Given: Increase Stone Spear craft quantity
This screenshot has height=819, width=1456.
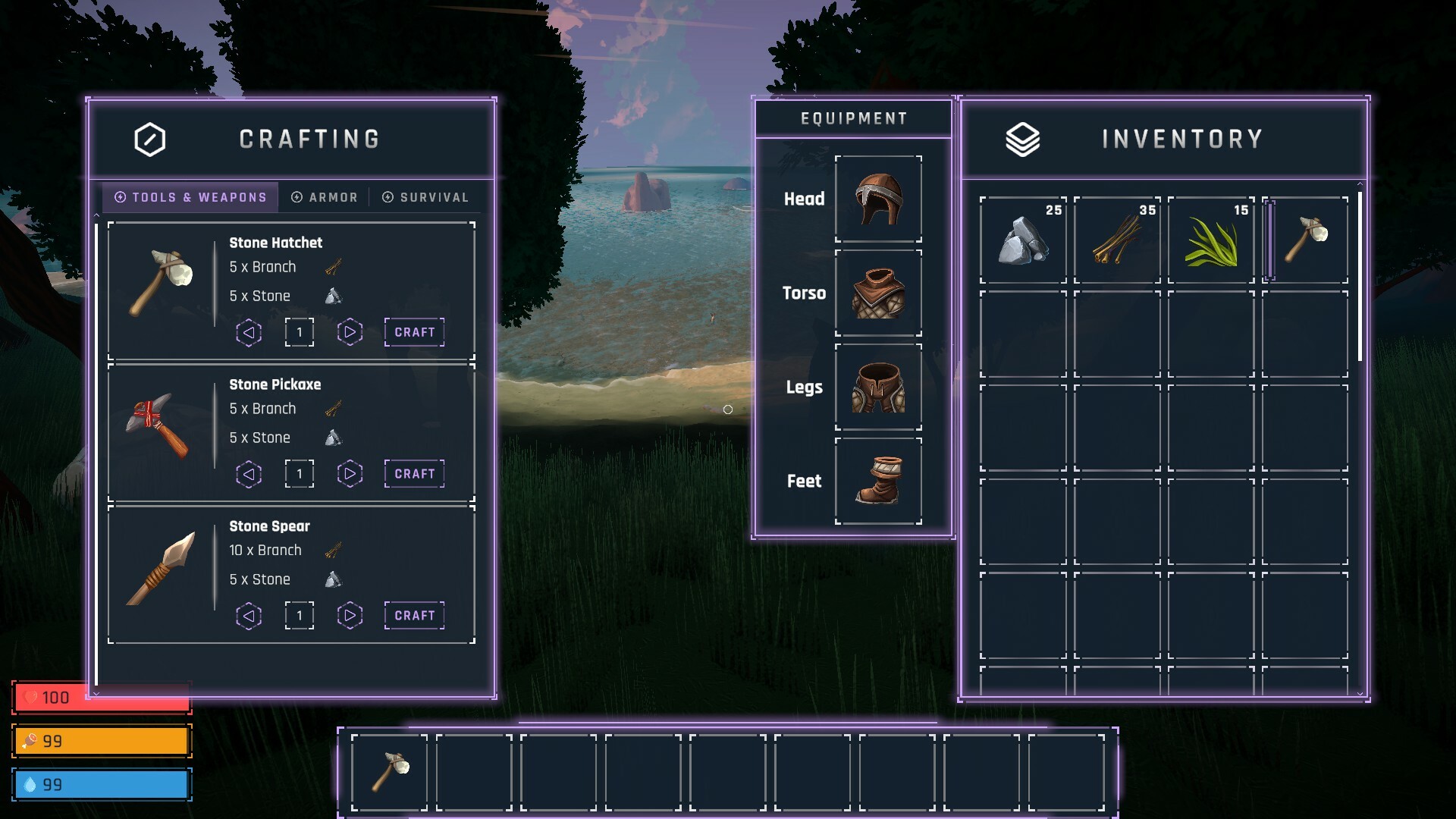Looking at the screenshot, I should pos(350,616).
